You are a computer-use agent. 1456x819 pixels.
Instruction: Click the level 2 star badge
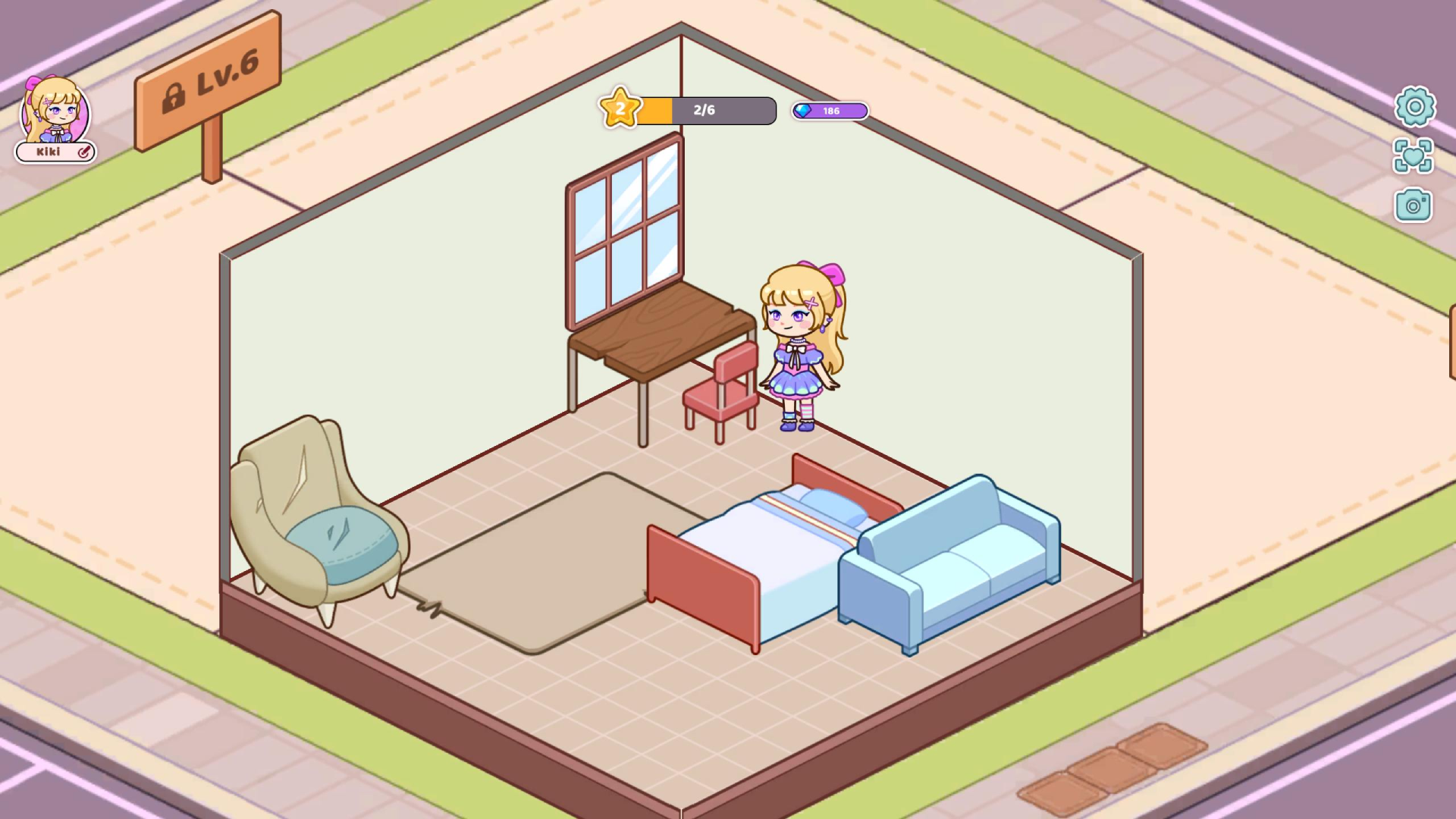[x=619, y=108]
